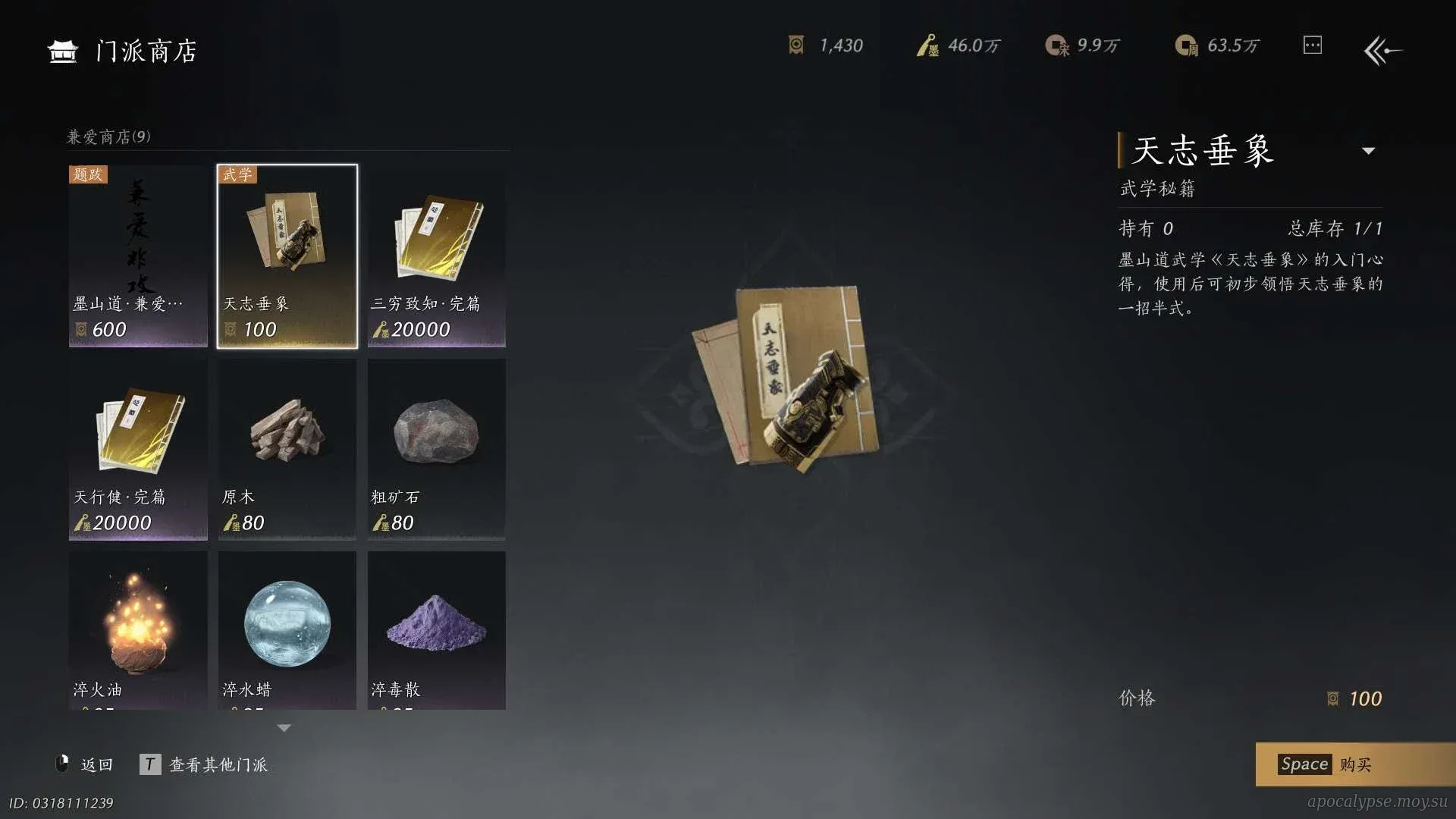This screenshot has width=1456, height=819.
Task: Pick the 天行健·完篇 book item
Action: (x=138, y=449)
